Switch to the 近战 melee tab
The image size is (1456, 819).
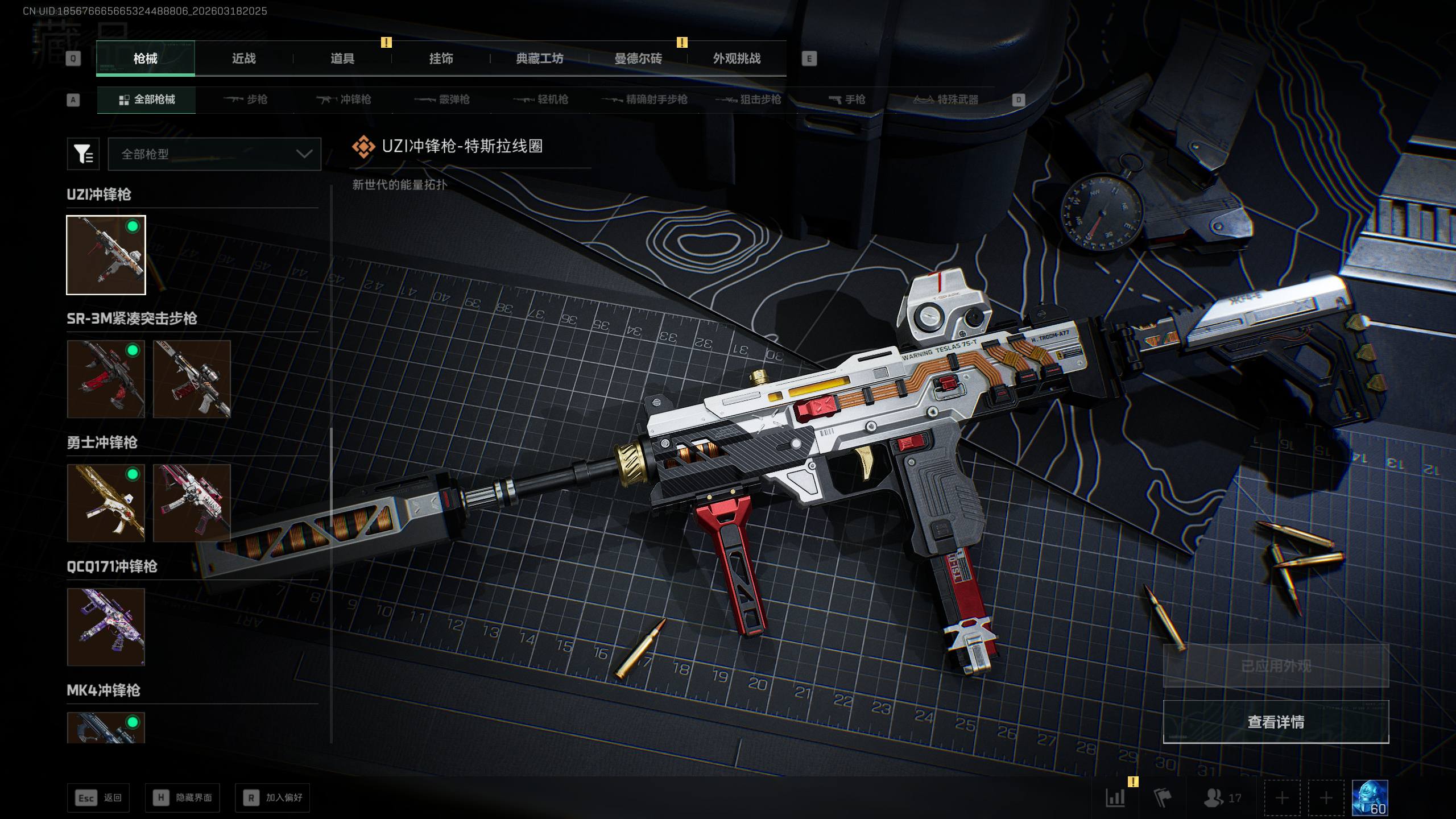(243, 59)
